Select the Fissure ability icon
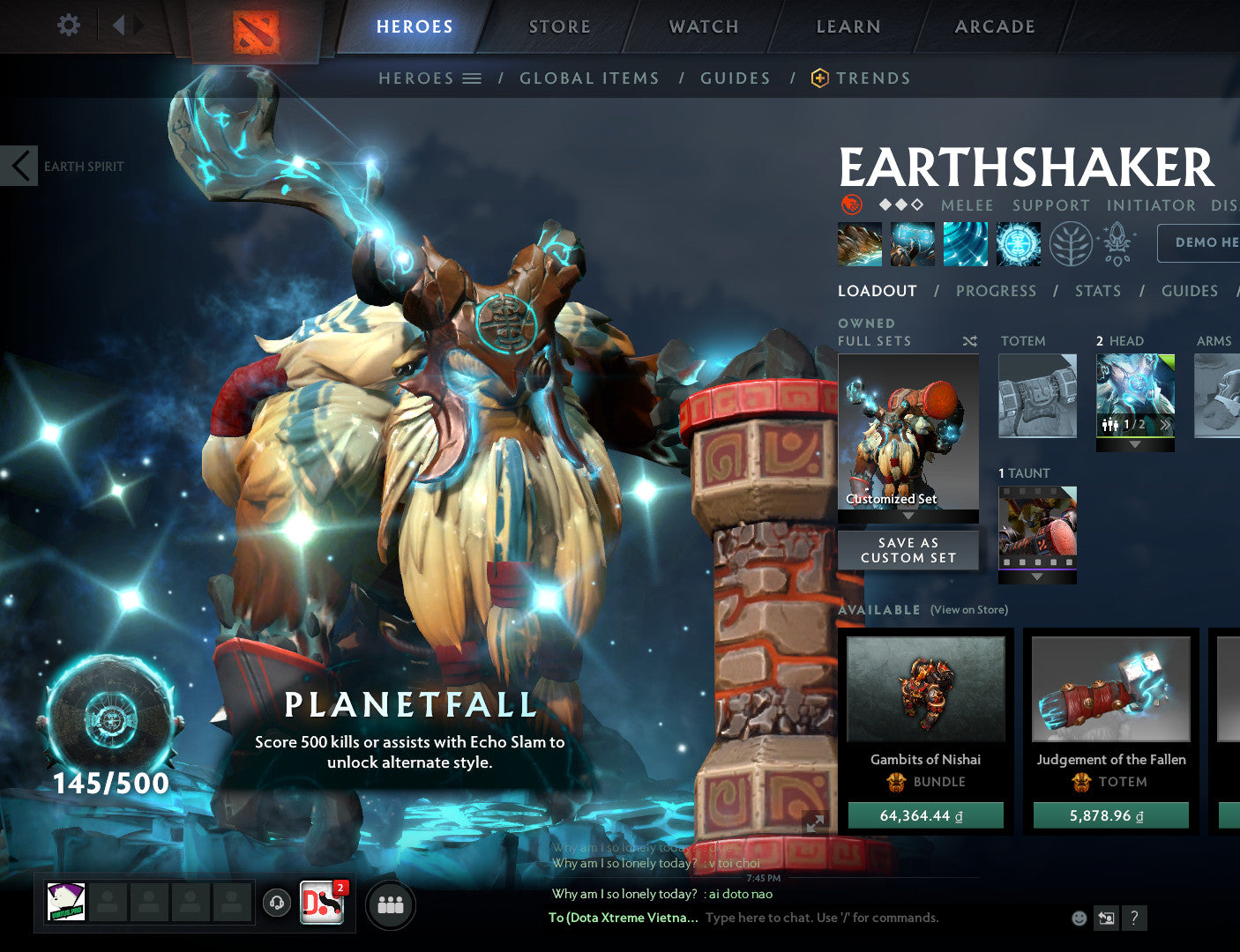 859,244
